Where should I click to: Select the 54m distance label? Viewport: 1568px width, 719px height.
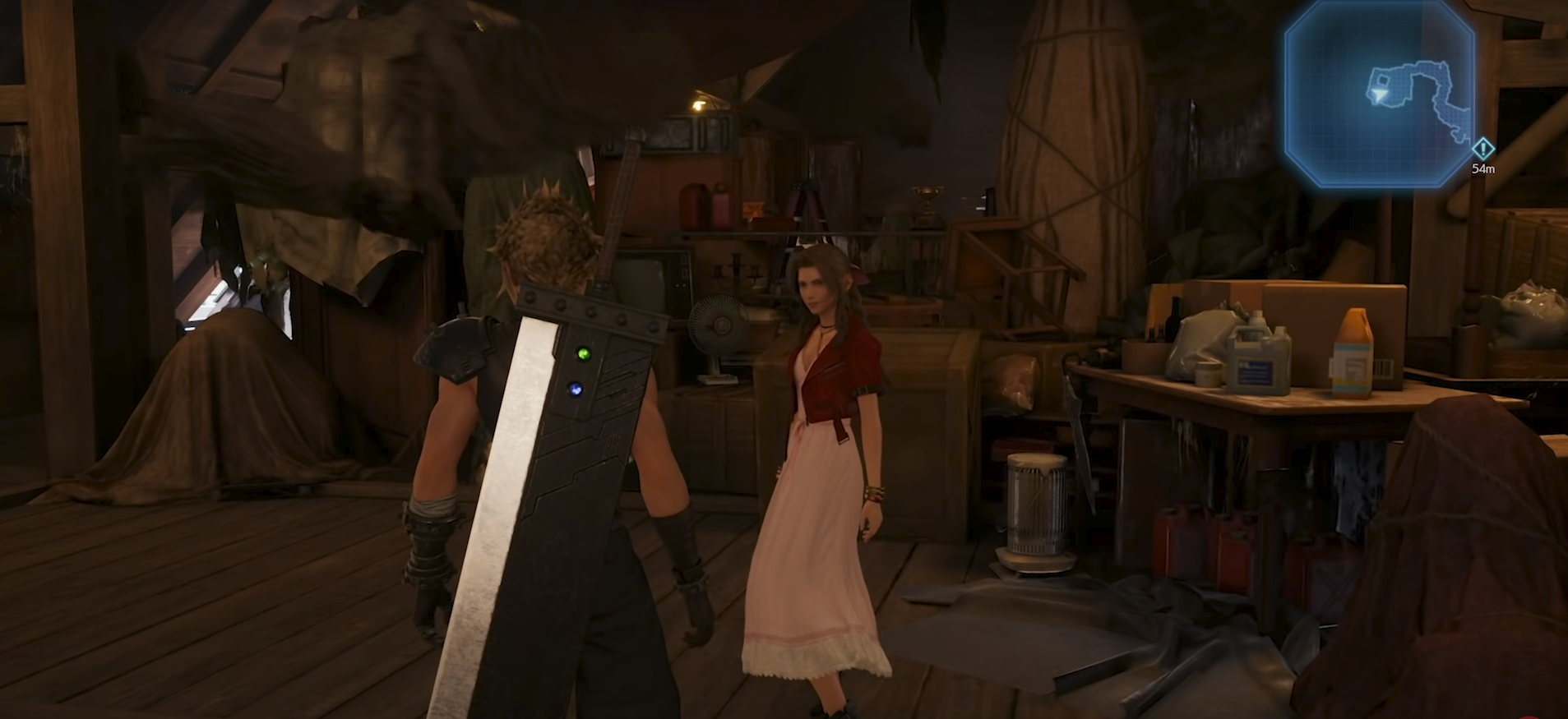point(1483,168)
